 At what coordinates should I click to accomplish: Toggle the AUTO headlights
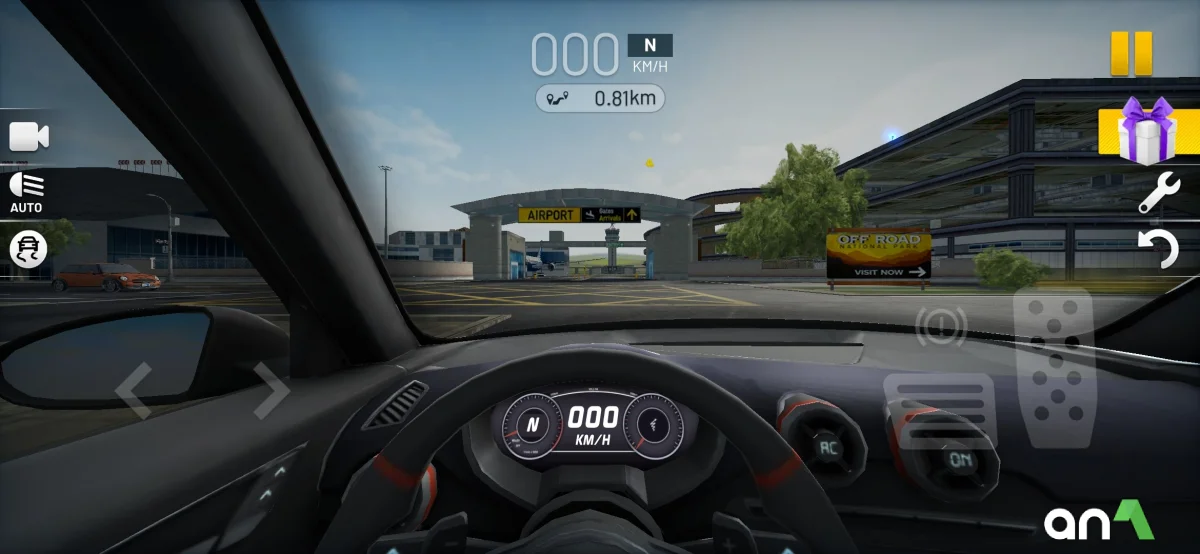pyautogui.click(x=27, y=192)
